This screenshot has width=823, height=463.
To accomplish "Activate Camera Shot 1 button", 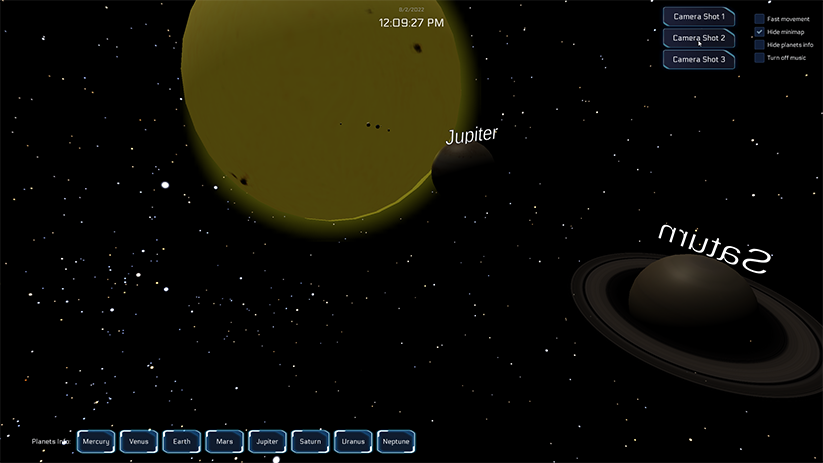I will pyautogui.click(x=698, y=17).
